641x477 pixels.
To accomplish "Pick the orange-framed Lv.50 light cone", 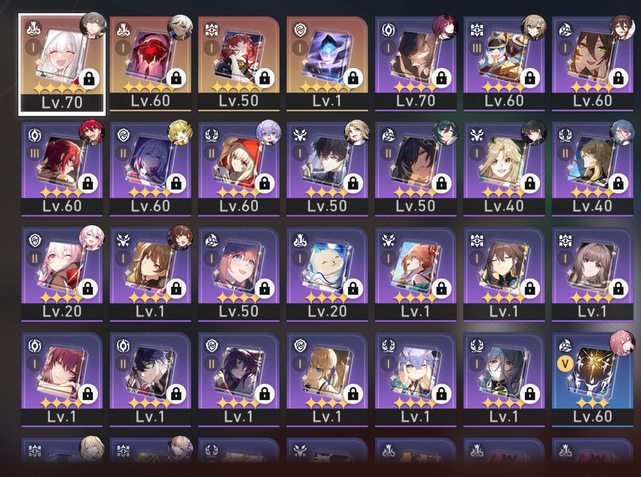I will pos(238,63).
